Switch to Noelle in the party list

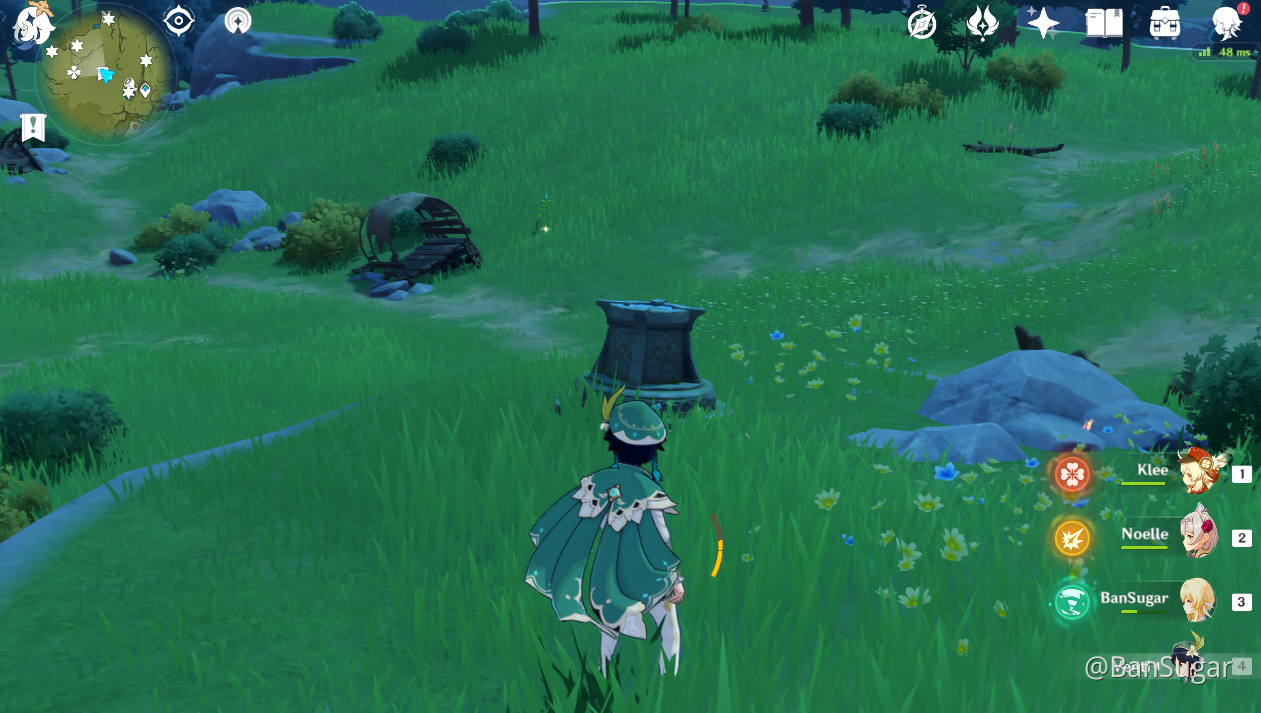pyautogui.click(x=1196, y=536)
